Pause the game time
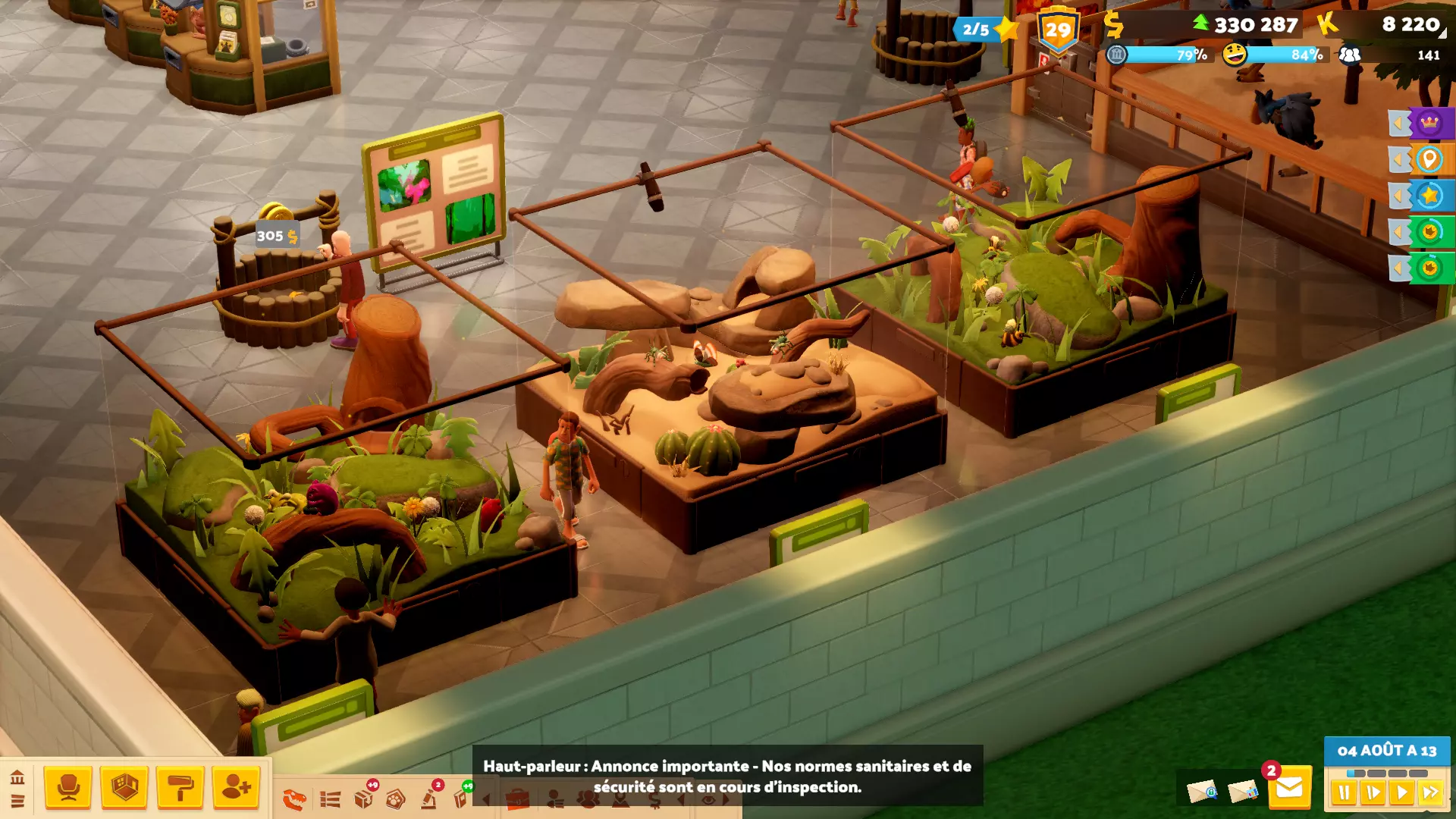Image resolution: width=1456 pixels, height=819 pixels. pyautogui.click(x=1344, y=793)
